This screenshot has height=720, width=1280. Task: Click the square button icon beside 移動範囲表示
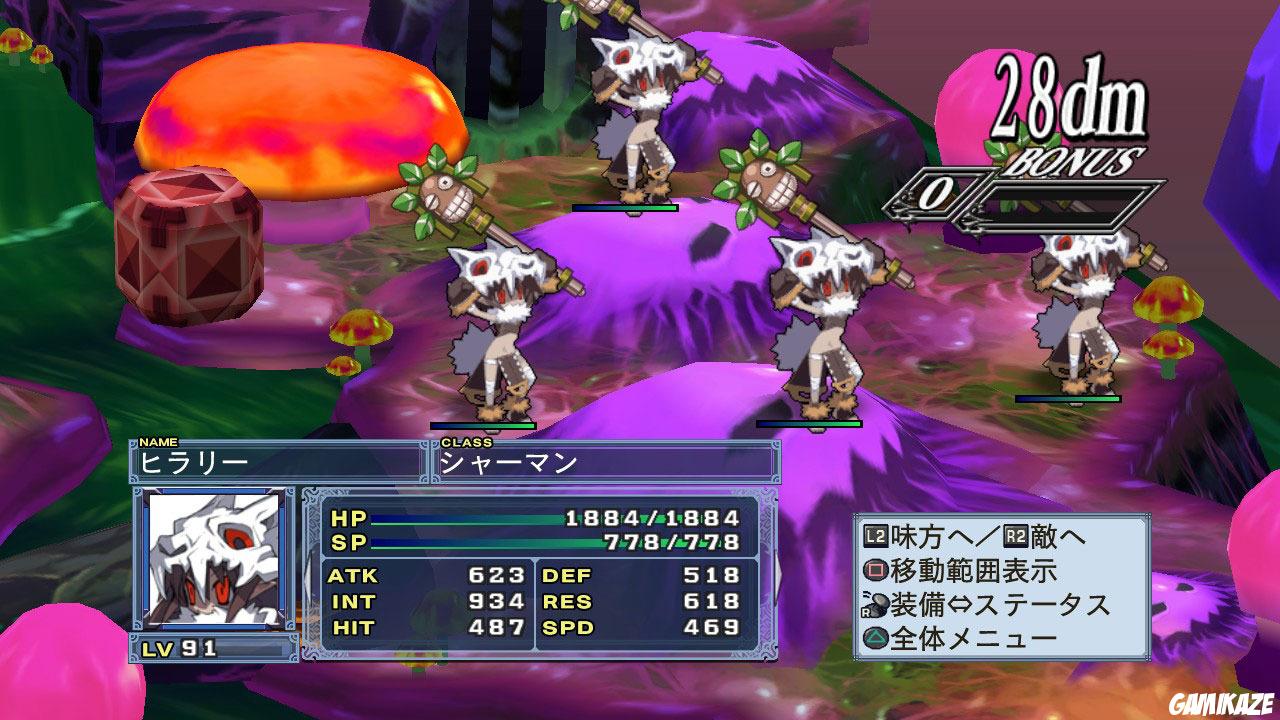(876, 569)
